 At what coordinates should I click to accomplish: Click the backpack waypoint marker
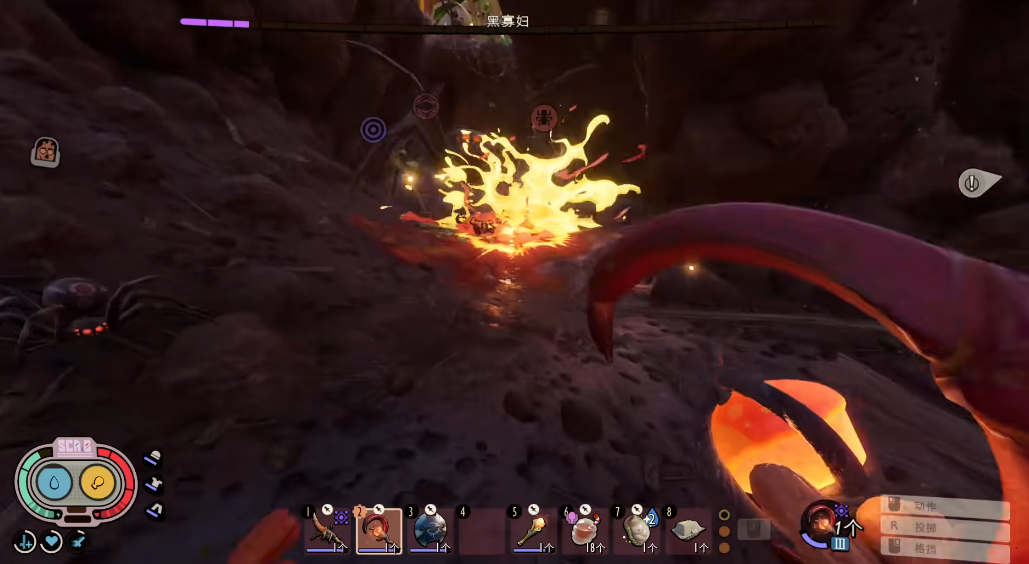click(46, 152)
